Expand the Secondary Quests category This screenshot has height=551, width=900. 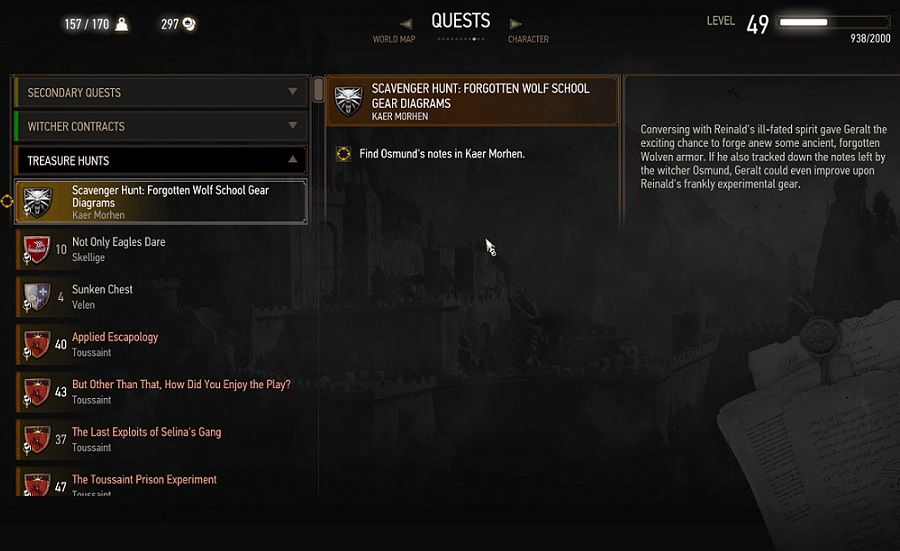point(160,93)
